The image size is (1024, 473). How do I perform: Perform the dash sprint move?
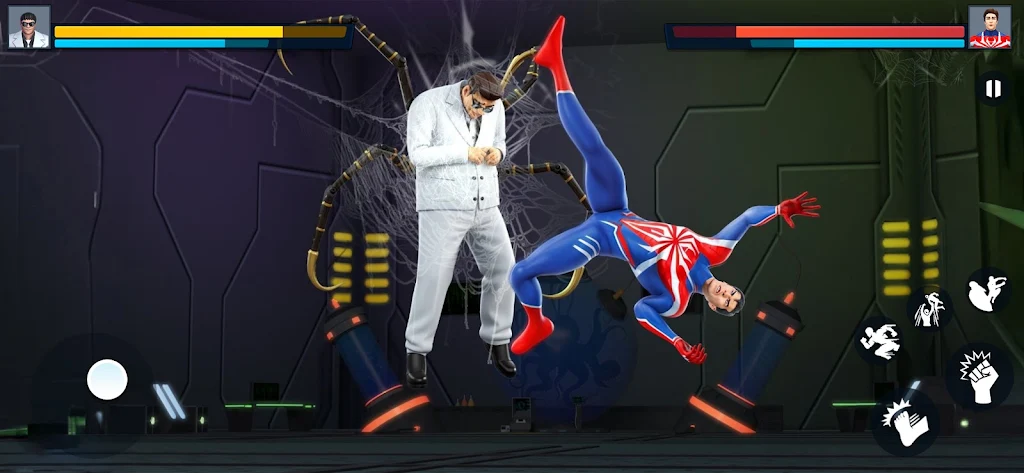[879, 341]
